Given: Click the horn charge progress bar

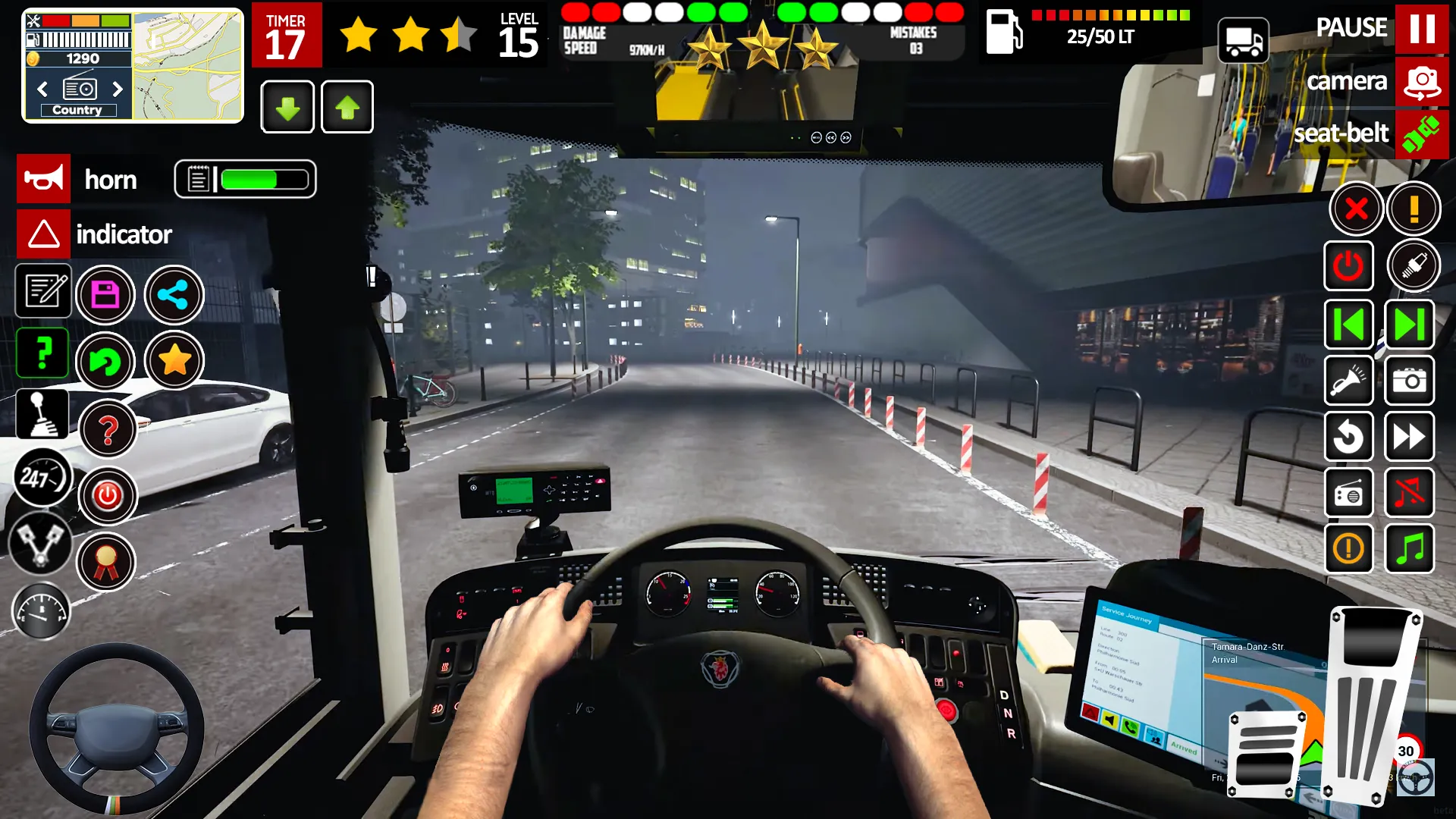Looking at the screenshot, I should tap(246, 179).
